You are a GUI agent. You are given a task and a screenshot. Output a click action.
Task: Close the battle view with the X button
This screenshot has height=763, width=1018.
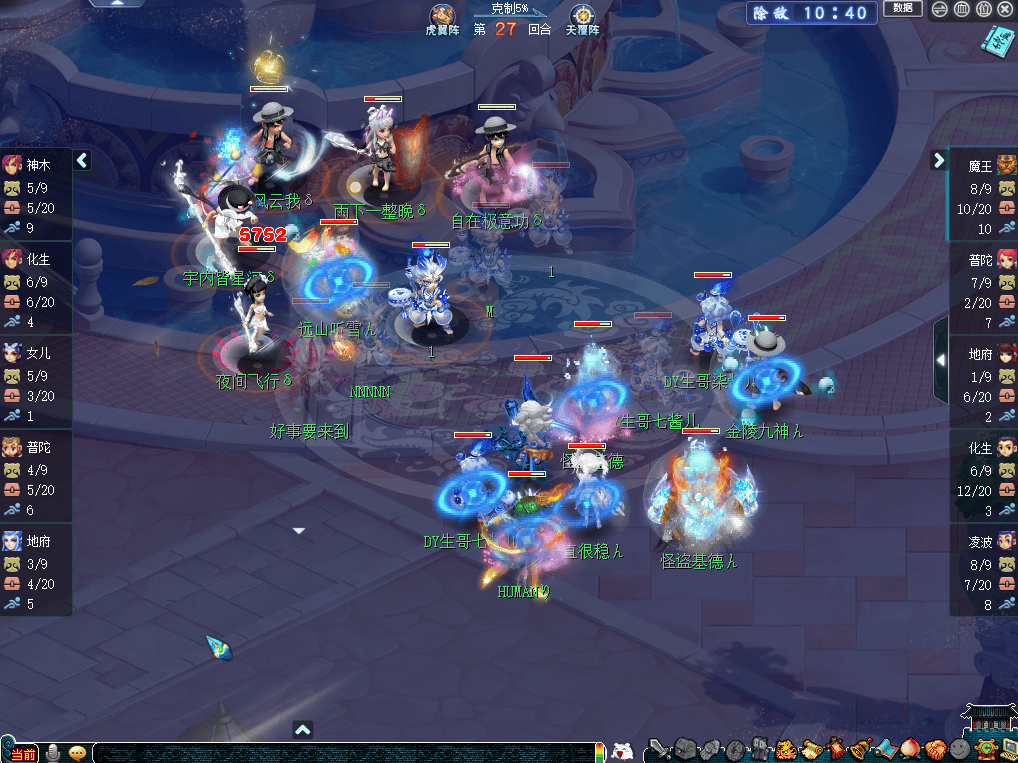click(x=1005, y=9)
